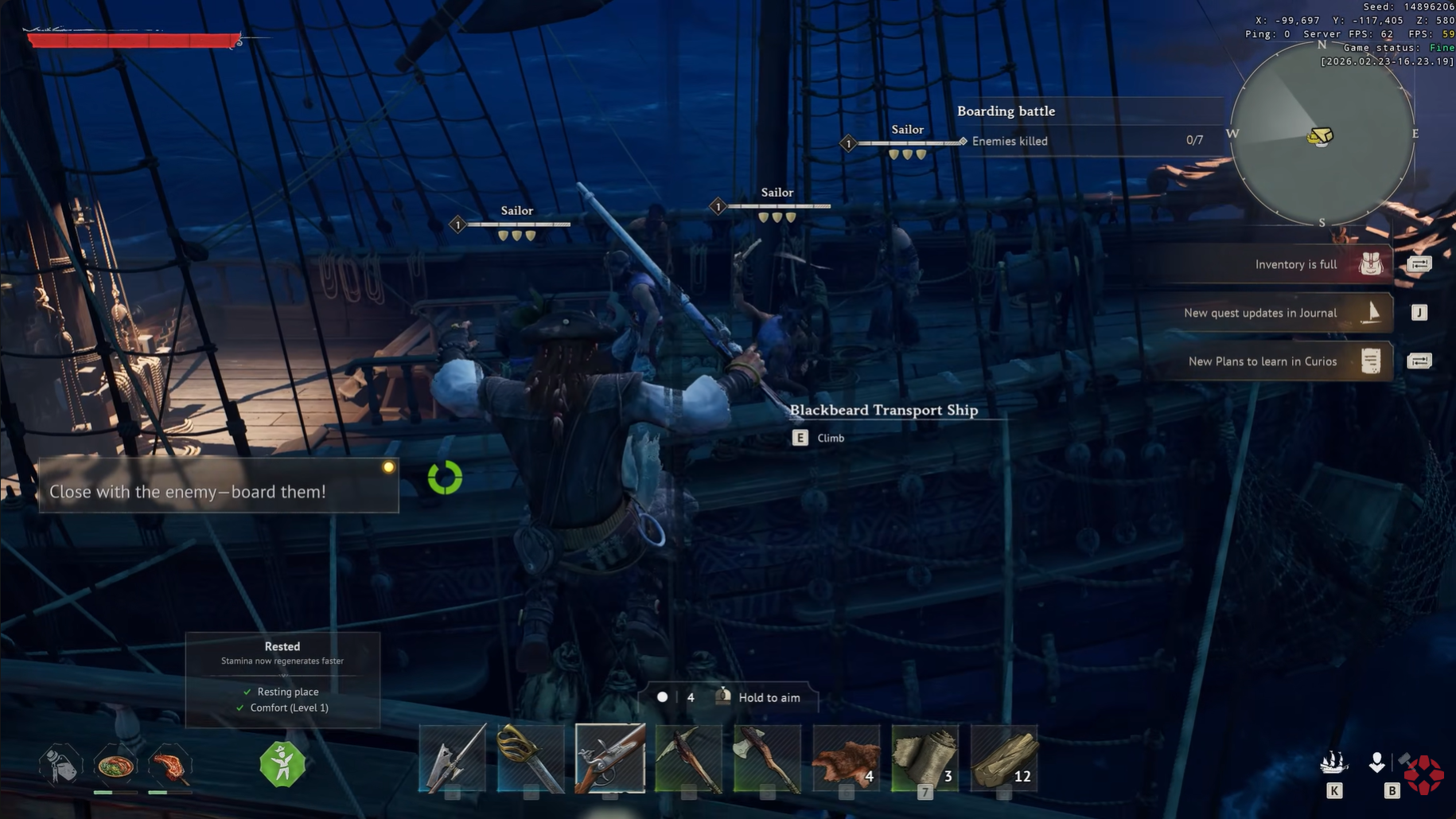Select the axe hotbar slot
This screenshot has height=819, width=1456.
pyautogui.click(x=767, y=759)
